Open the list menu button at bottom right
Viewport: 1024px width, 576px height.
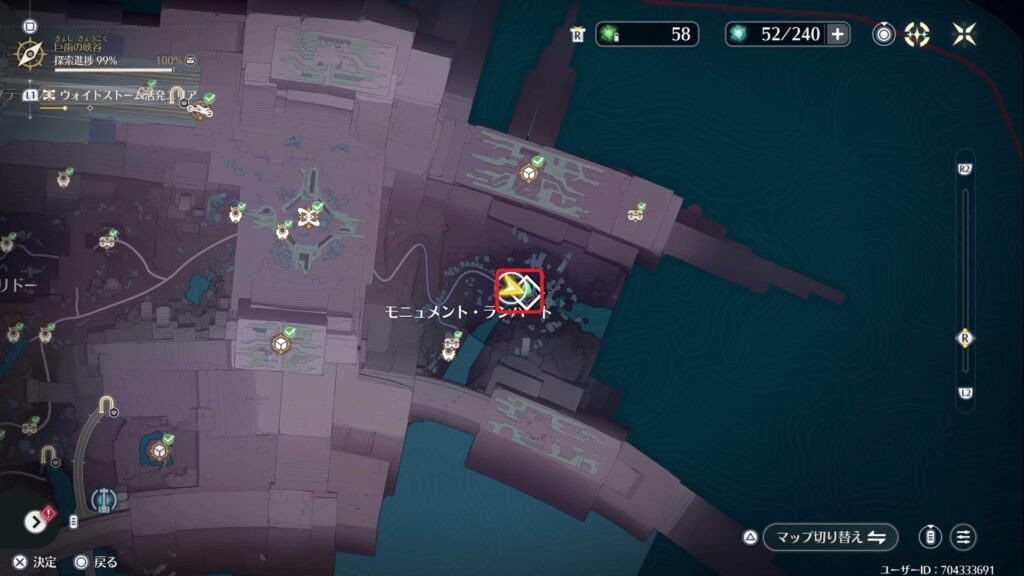(964, 537)
